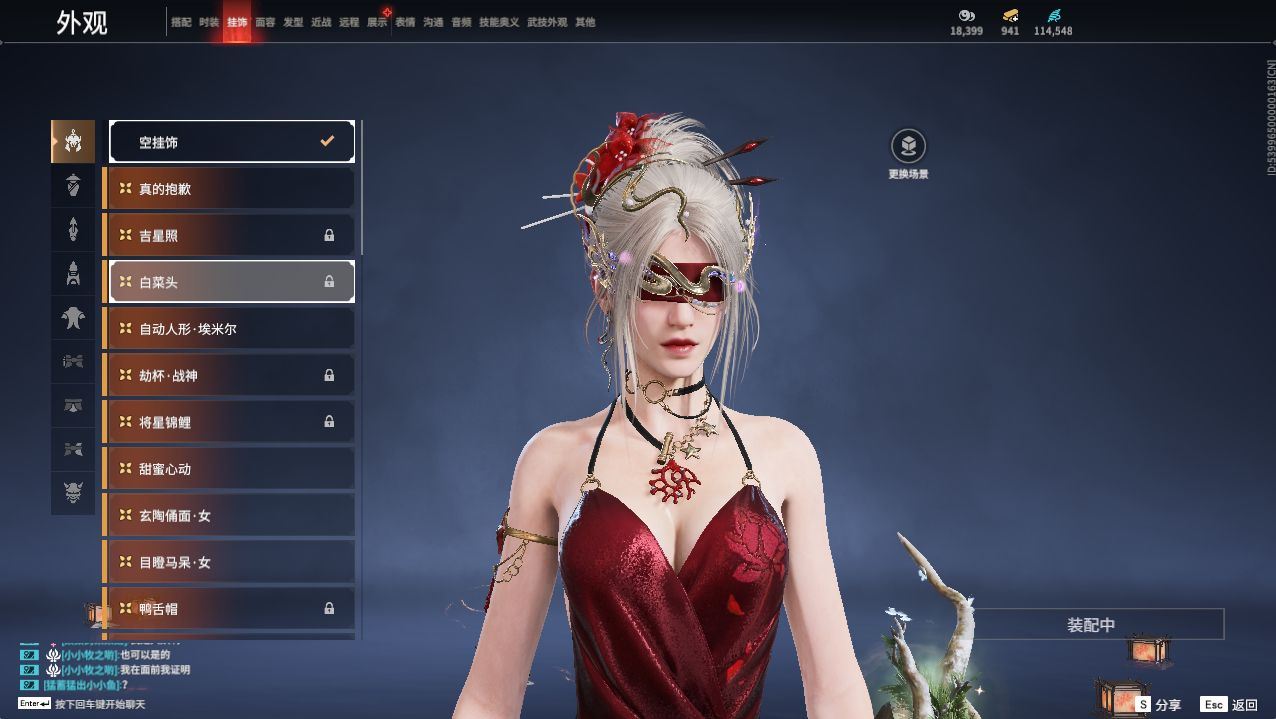This screenshot has height=719, width=1276.
Task: Select the oni mask category icon
Action: click(73, 493)
